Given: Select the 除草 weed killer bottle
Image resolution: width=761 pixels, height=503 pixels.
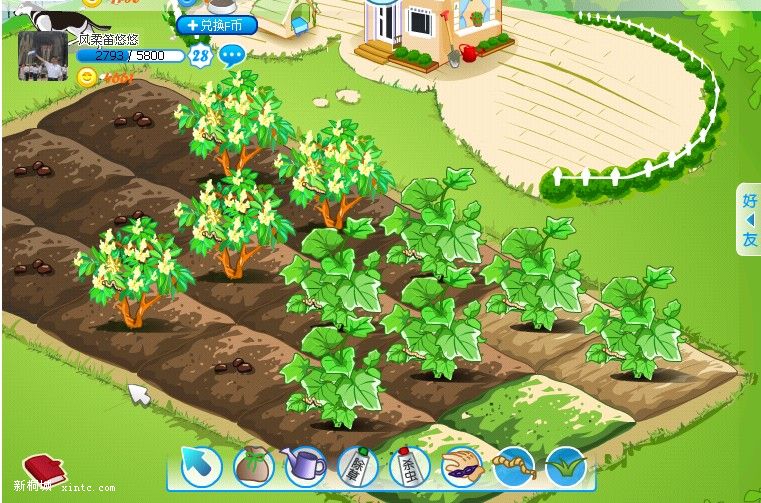Looking at the screenshot, I should [x=357, y=466].
